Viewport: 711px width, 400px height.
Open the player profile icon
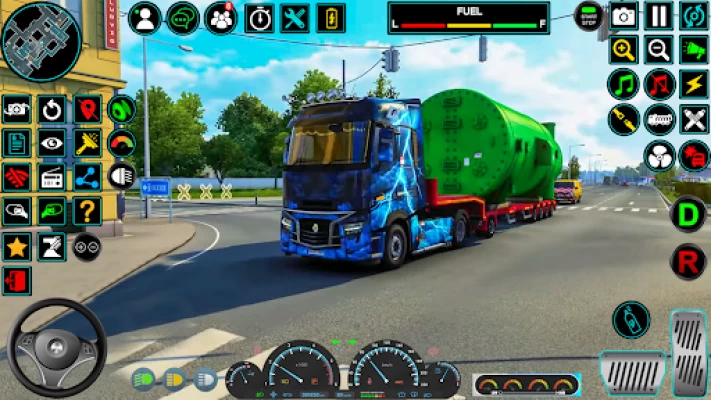(x=145, y=17)
